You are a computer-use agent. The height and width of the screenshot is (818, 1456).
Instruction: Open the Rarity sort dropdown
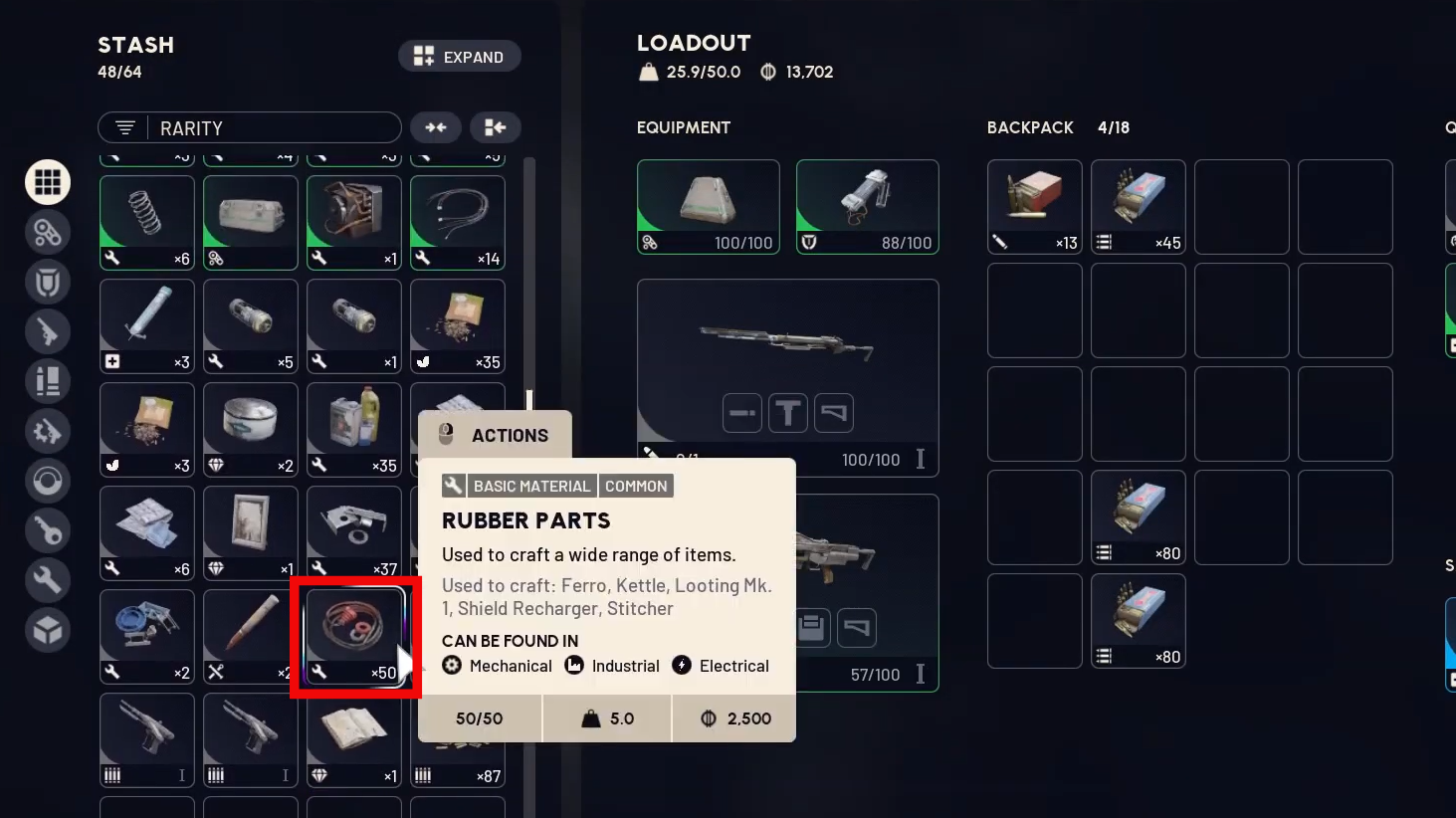tap(249, 128)
